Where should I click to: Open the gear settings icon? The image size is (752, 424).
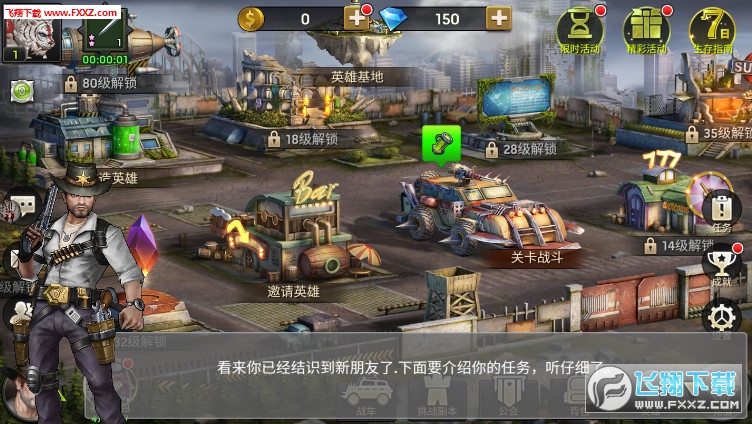pyautogui.click(x=721, y=319)
